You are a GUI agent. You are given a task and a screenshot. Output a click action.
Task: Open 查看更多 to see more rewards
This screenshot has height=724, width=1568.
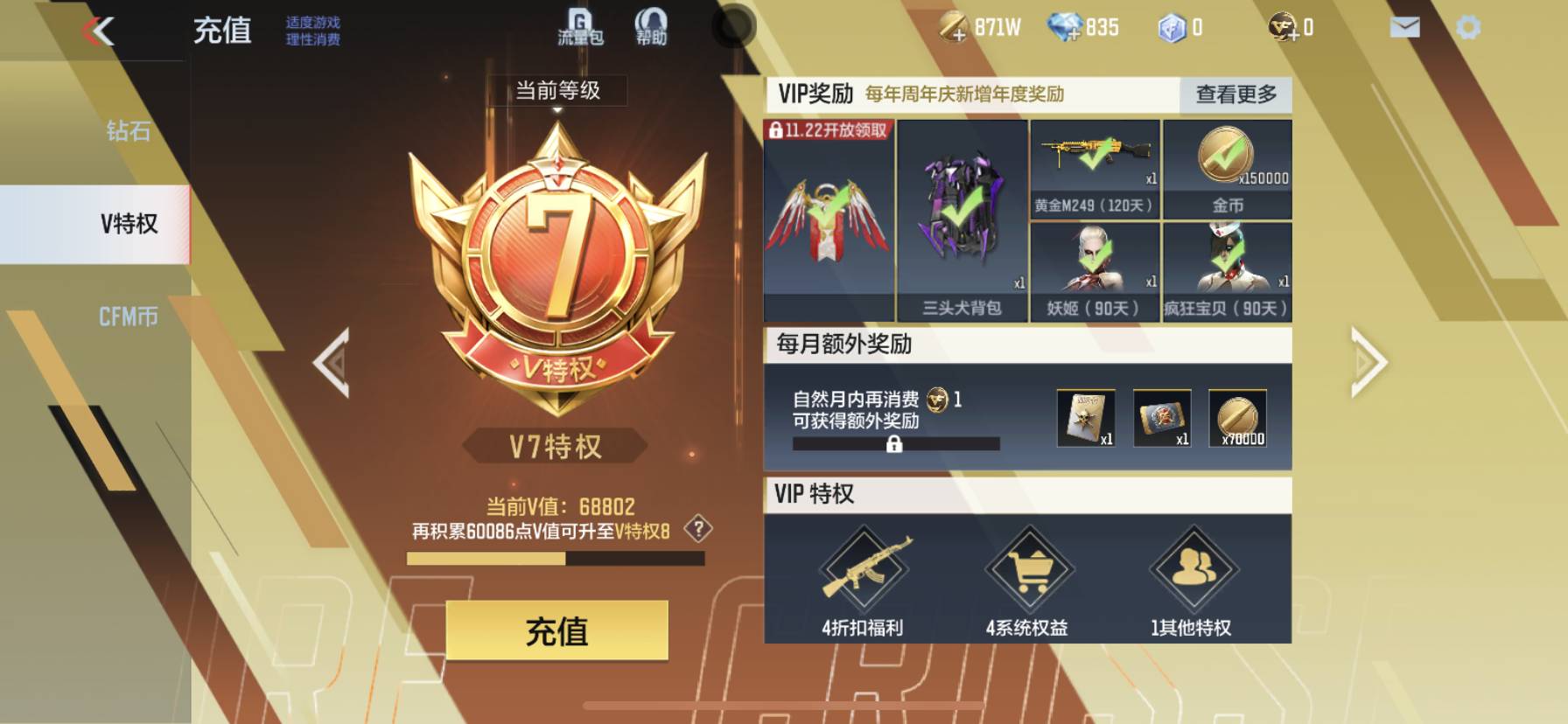point(1235,94)
